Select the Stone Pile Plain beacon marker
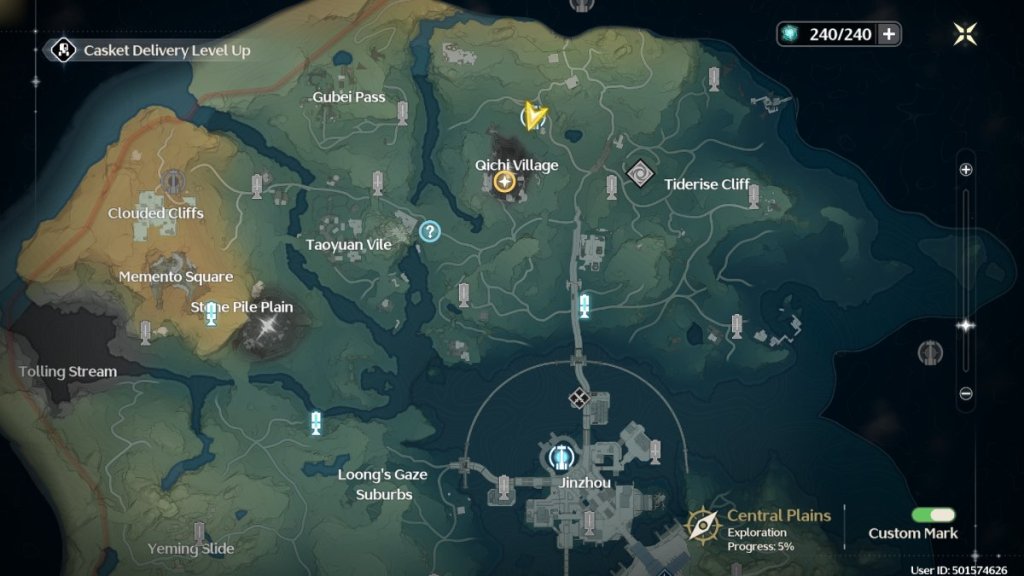This screenshot has width=1024, height=576. tap(211, 316)
